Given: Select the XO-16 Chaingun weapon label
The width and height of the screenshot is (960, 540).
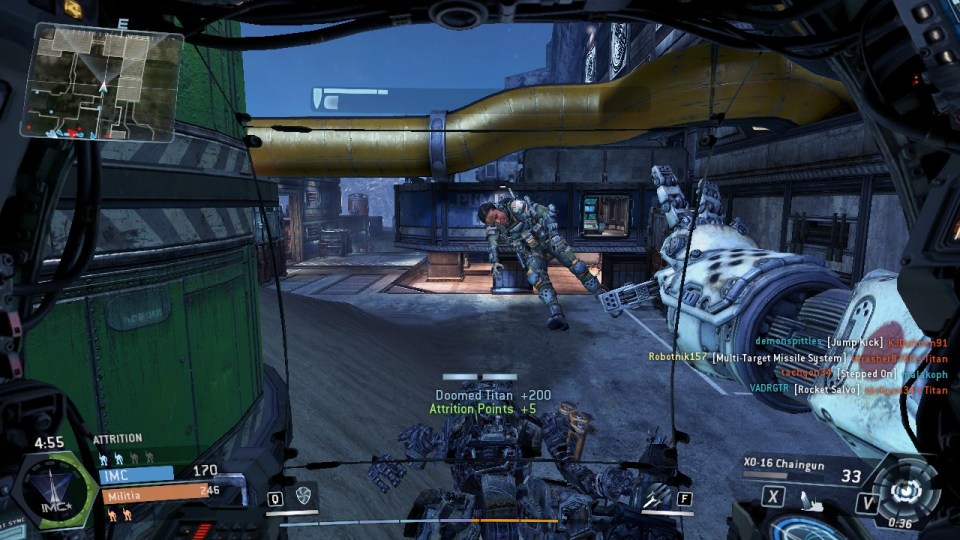Looking at the screenshot, I should [x=786, y=464].
